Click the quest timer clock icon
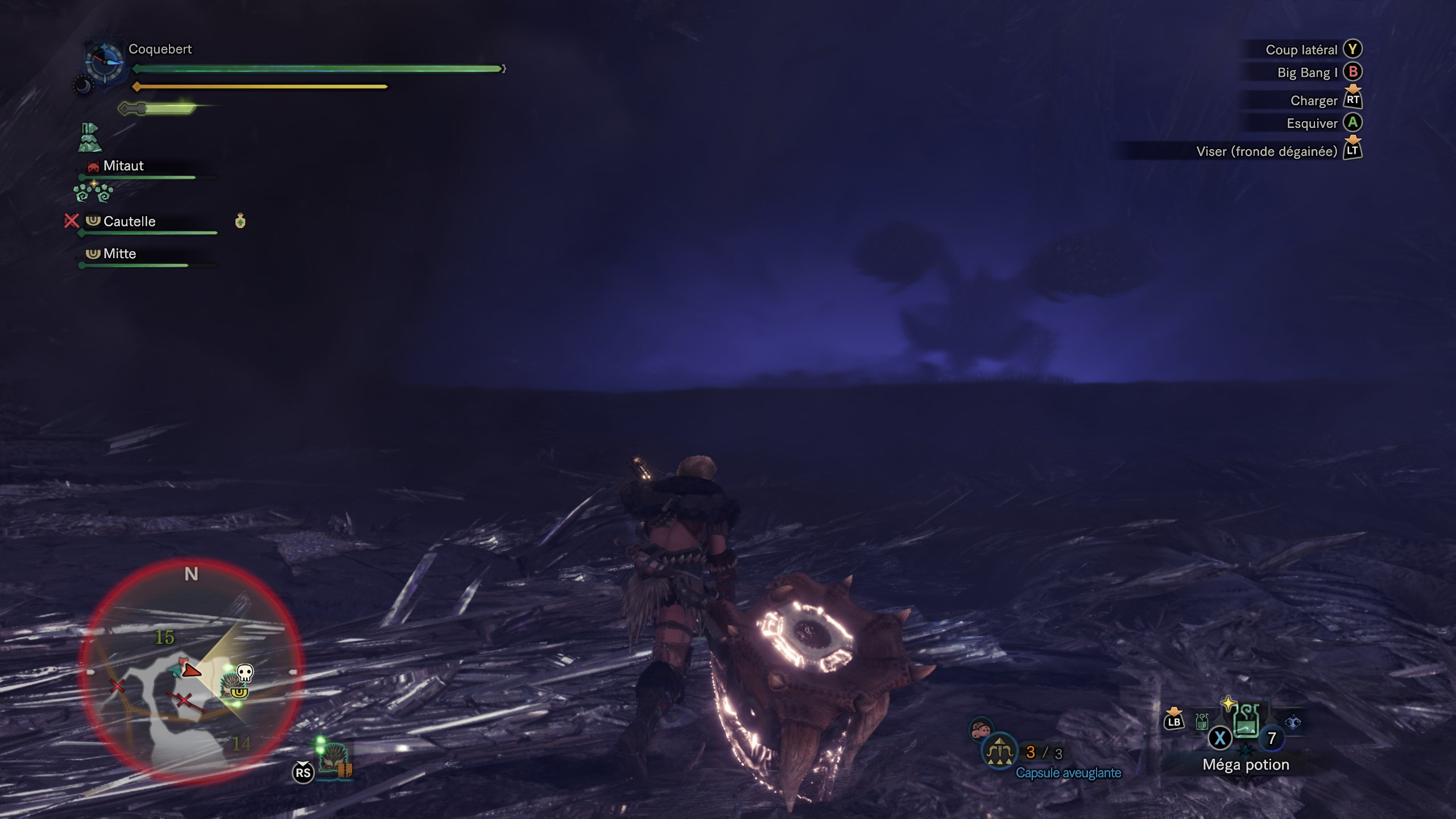Viewport: 1456px width, 819px height. [104, 61]
